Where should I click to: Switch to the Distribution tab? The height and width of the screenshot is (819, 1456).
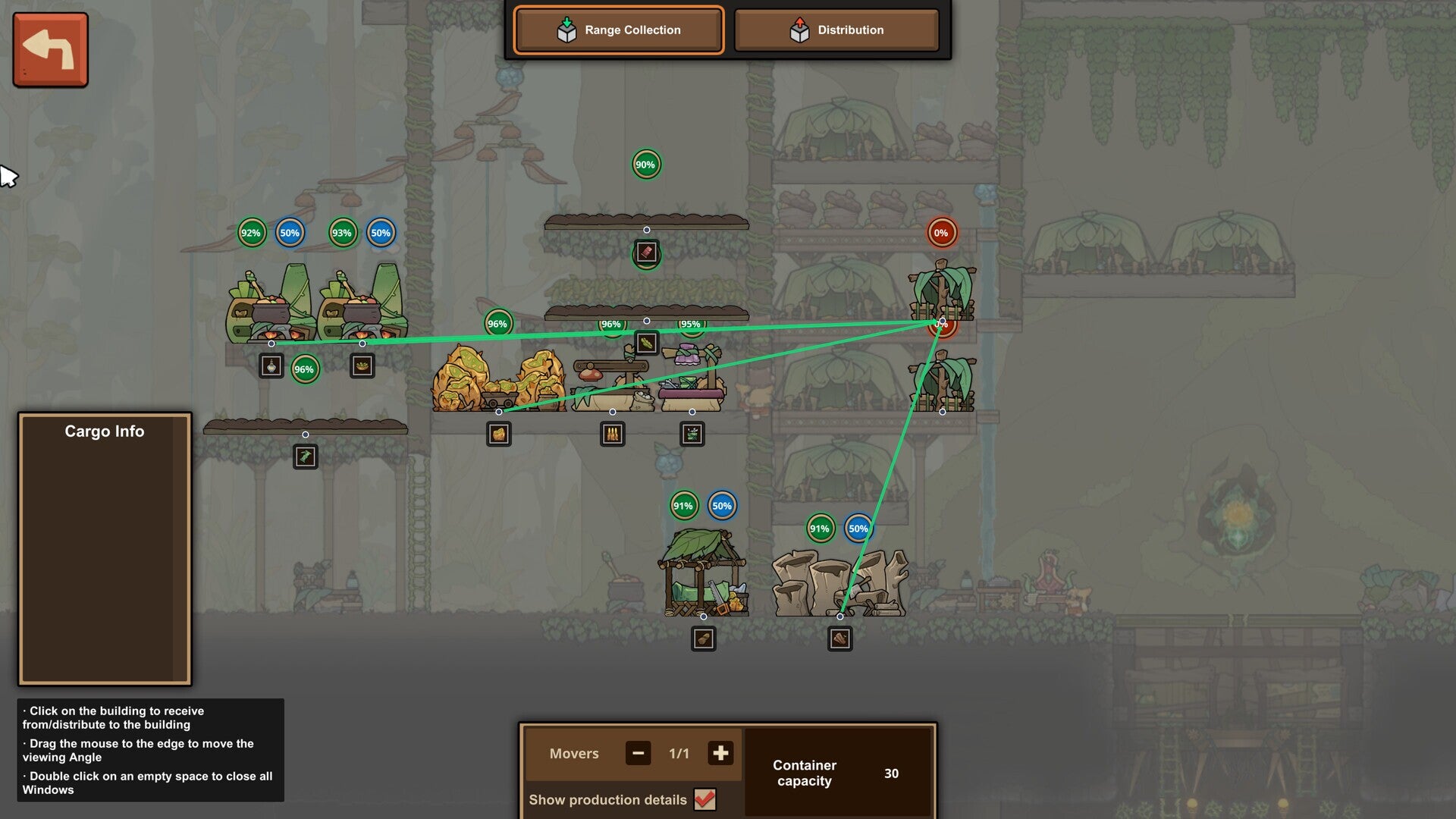pyautogui.click(x=836, y=30)
